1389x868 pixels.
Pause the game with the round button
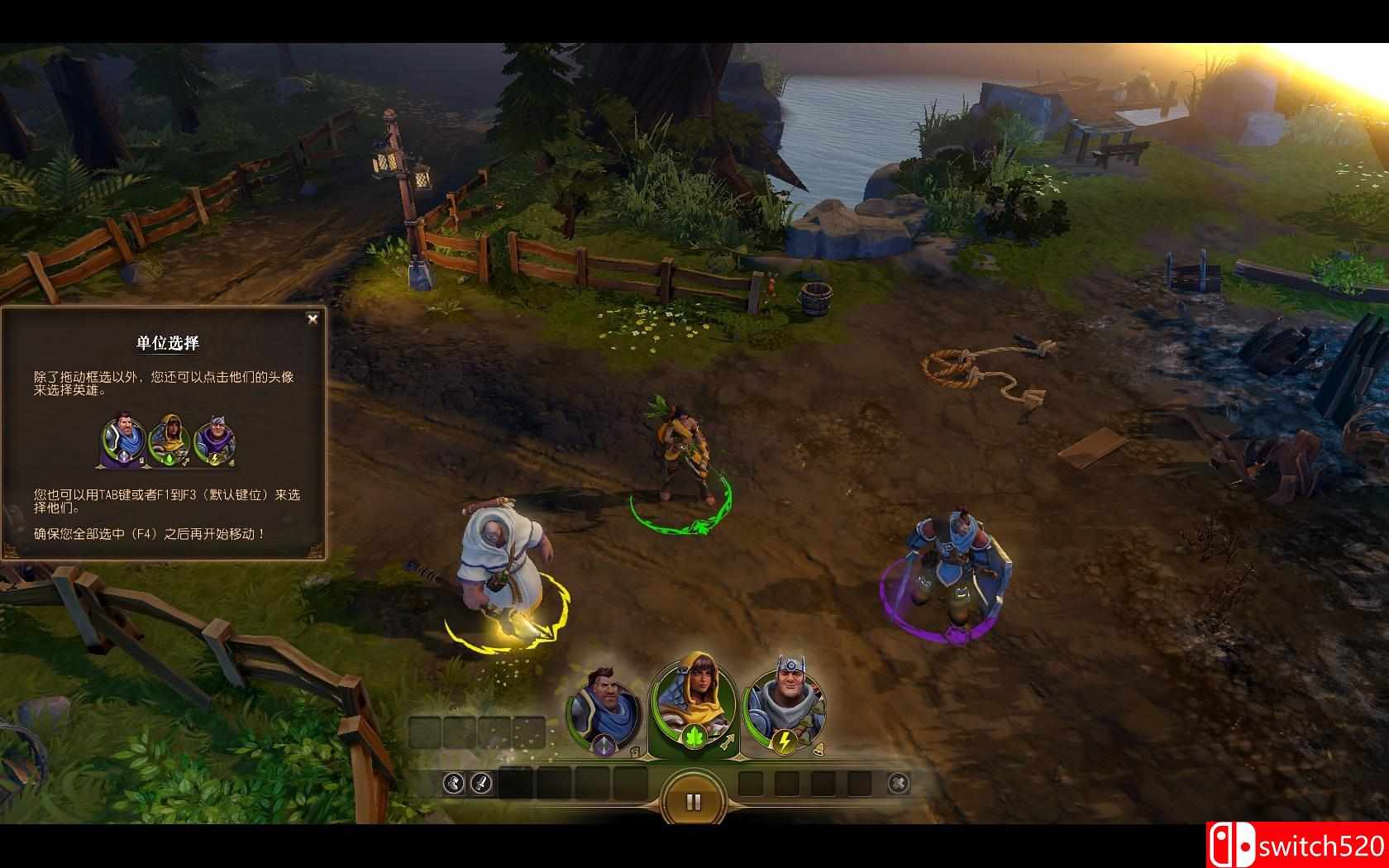click(x=694, y=801)
